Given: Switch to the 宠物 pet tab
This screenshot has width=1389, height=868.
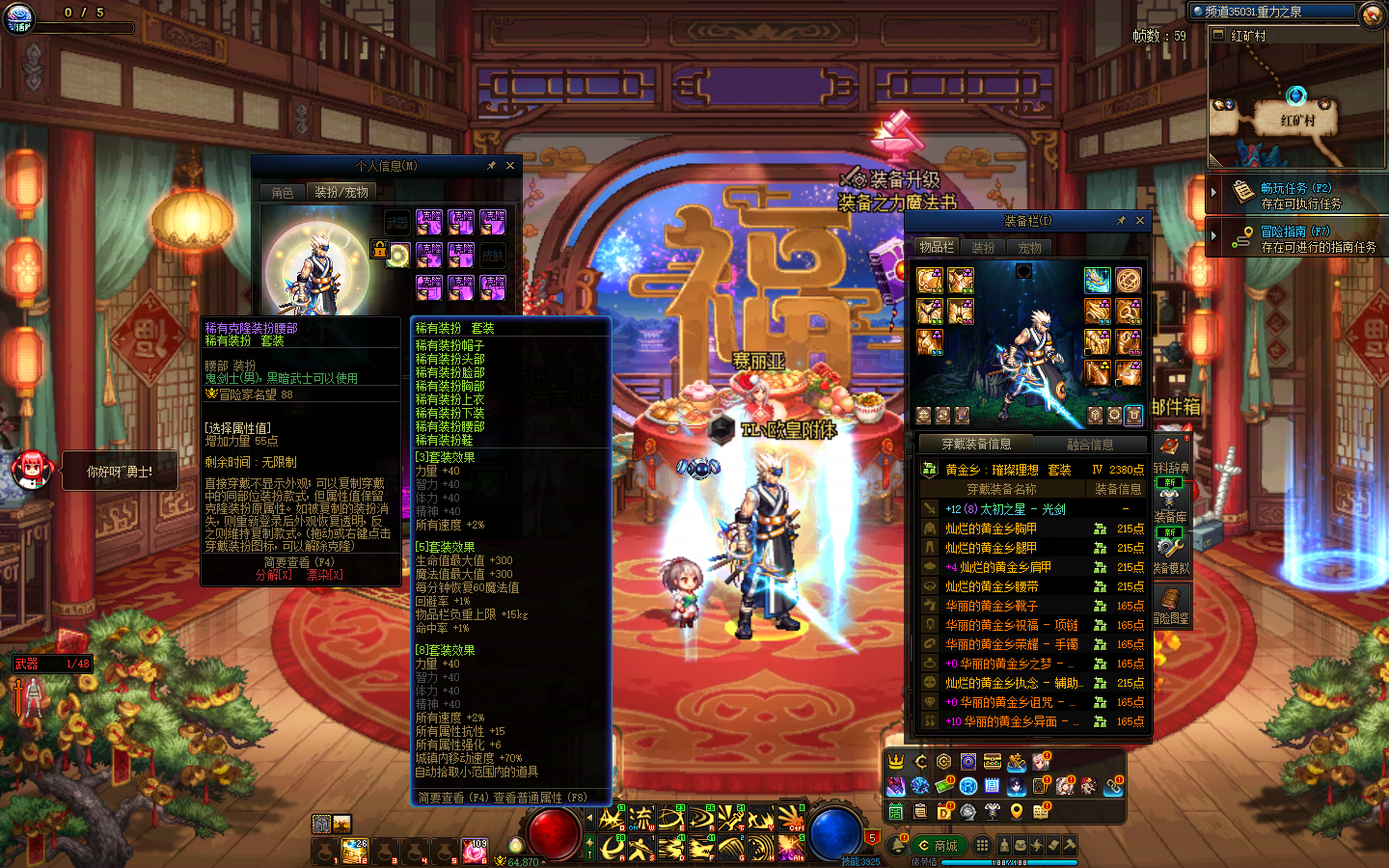Looking at the screenshot, I should (1029, 248).
